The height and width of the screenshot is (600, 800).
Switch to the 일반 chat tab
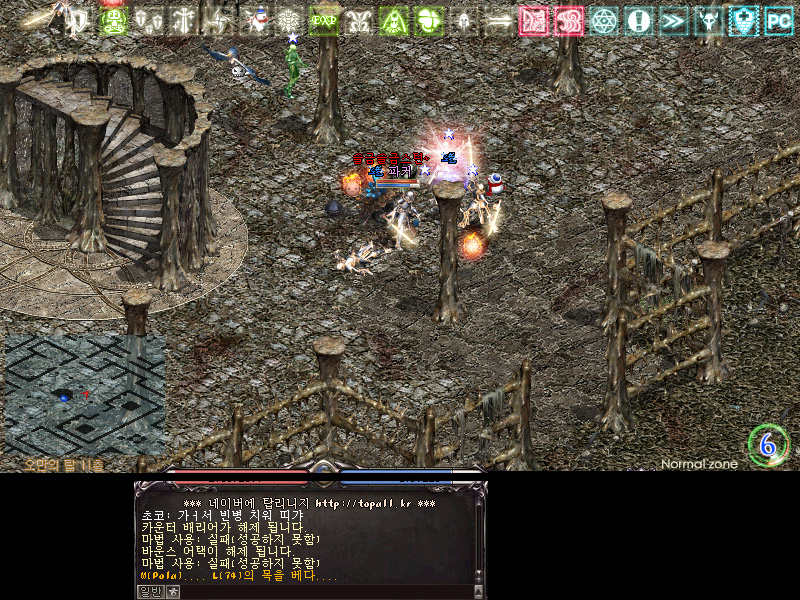point(149,591)
